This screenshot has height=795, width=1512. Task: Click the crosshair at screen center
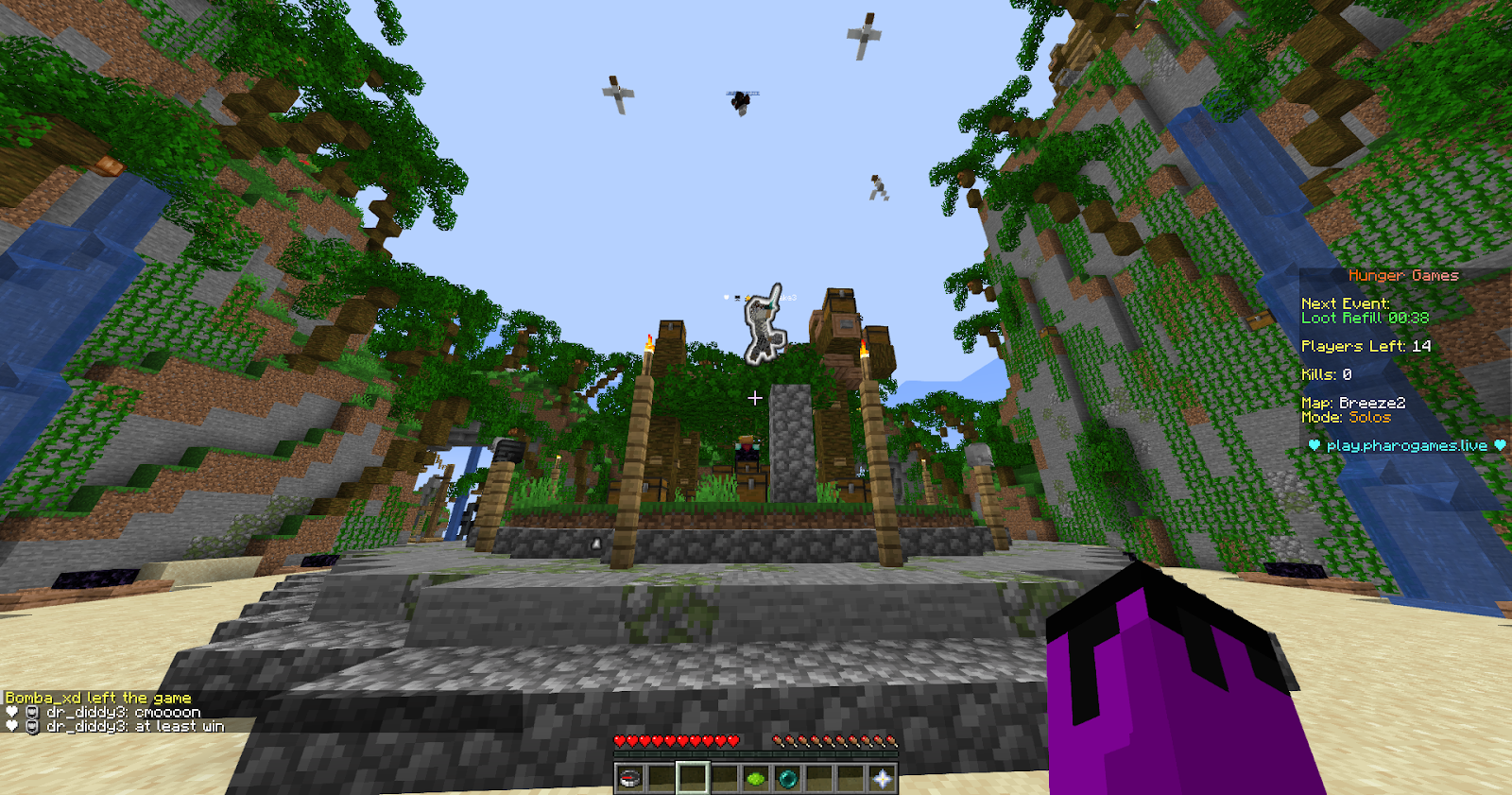756,398
